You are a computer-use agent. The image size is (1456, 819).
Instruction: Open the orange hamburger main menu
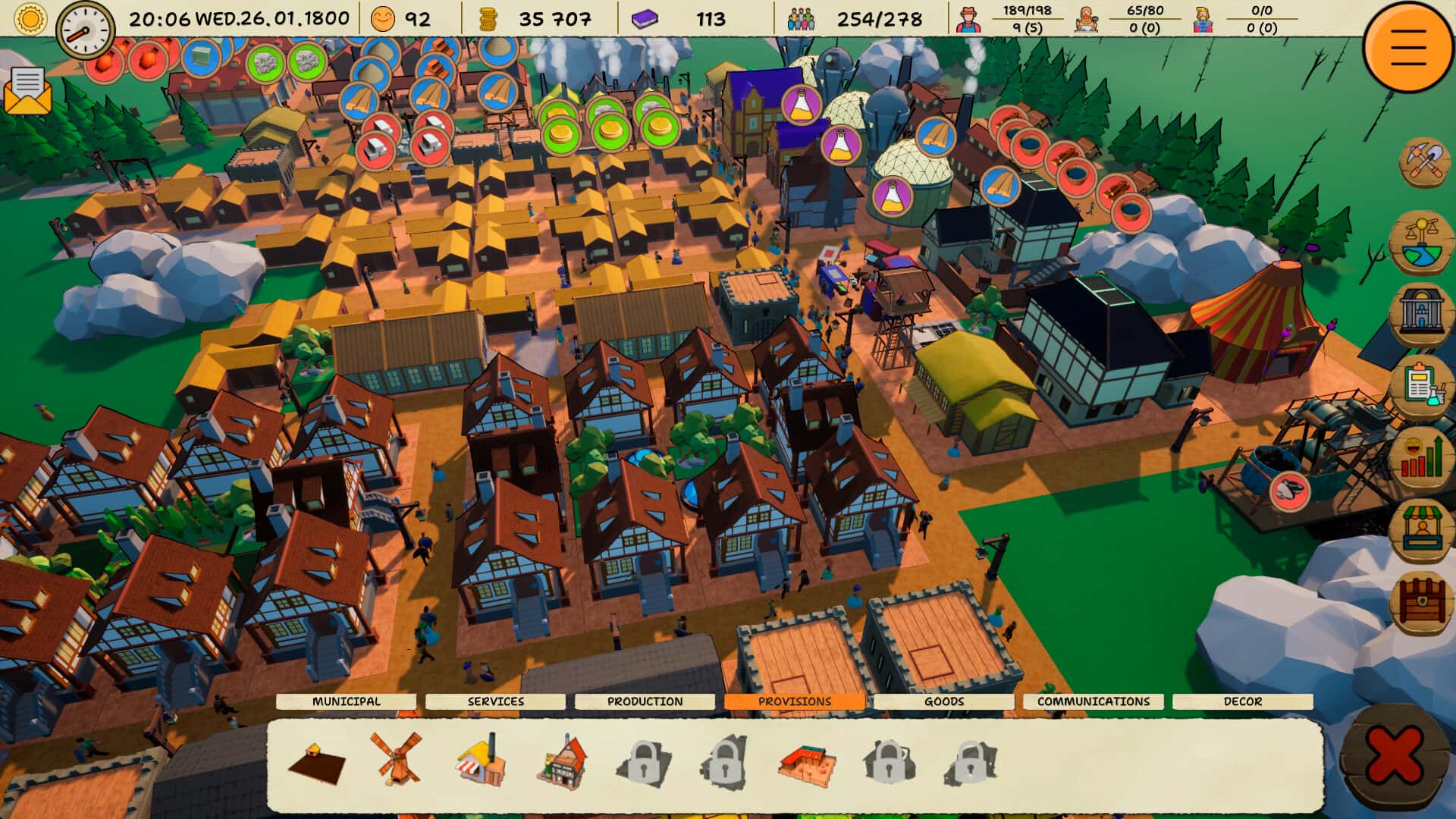tap(1408, 46)
